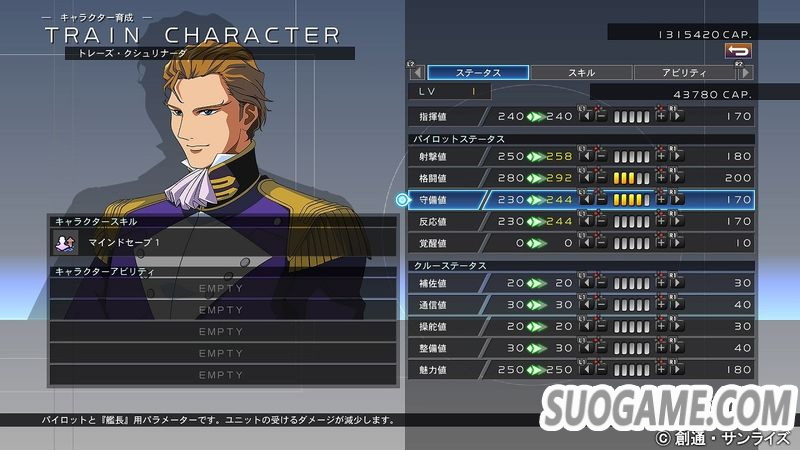The width and height of the screenshot is (800, 450).
Task: Open the アビリティ tab
Action: click(683, 73)
